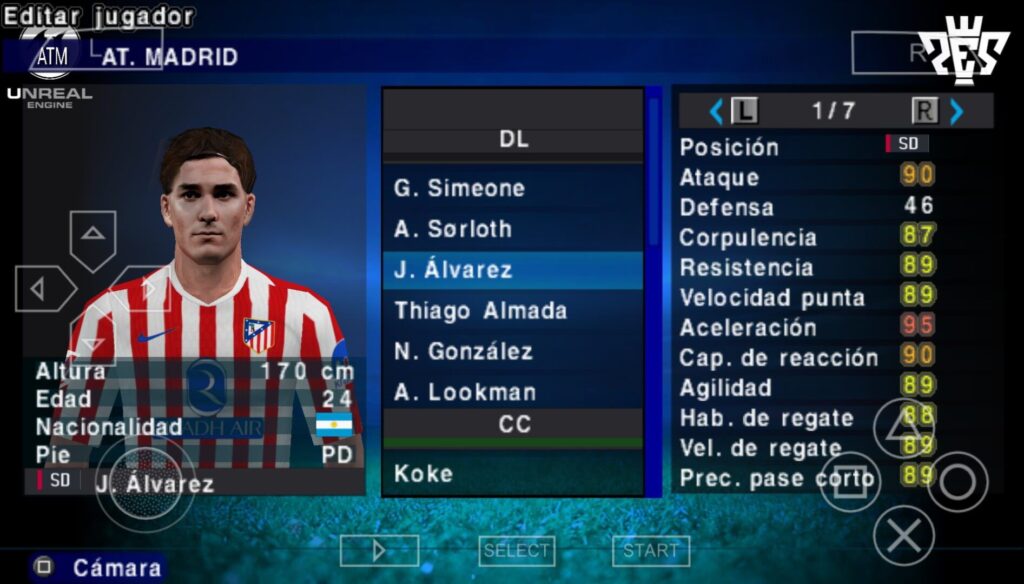Select the highlighted J. Álvarez row
The width and height of the screenshot is (1024, 584).
(x=512, y=270)
